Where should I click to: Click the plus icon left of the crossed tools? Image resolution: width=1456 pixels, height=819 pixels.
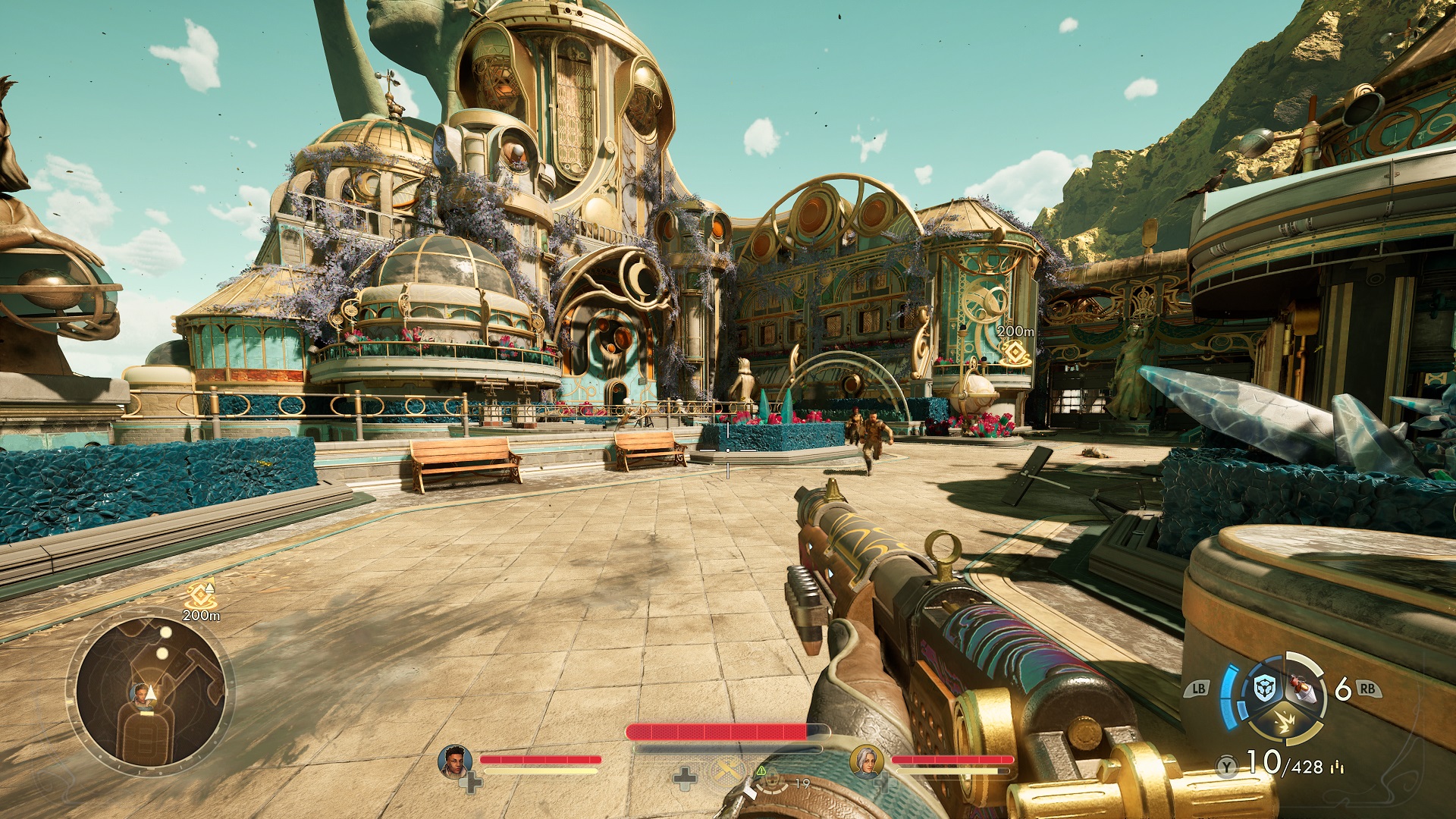(x=685, y=777)
